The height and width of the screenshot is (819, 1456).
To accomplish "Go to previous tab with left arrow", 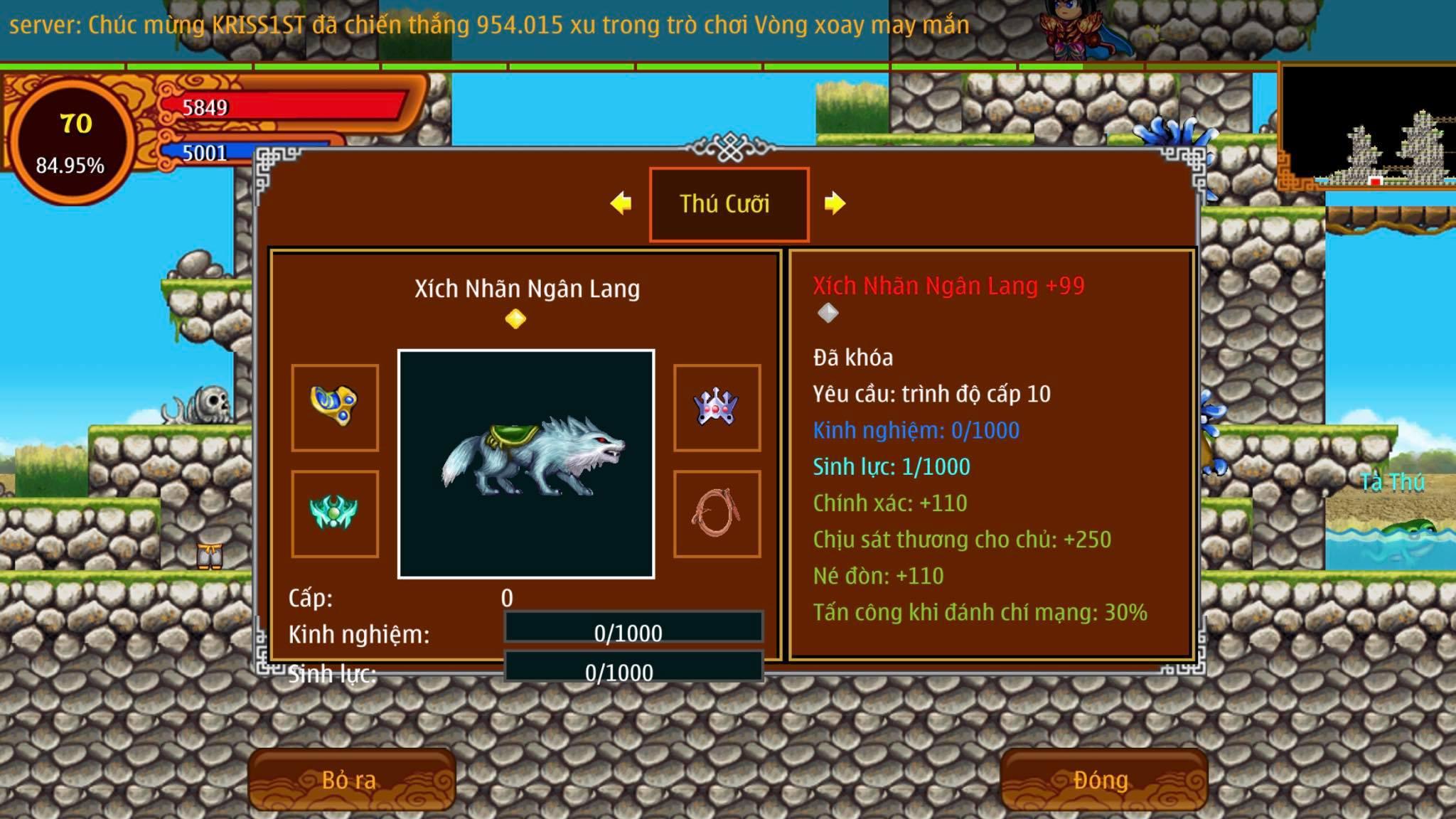I will (x=621, y=203).
